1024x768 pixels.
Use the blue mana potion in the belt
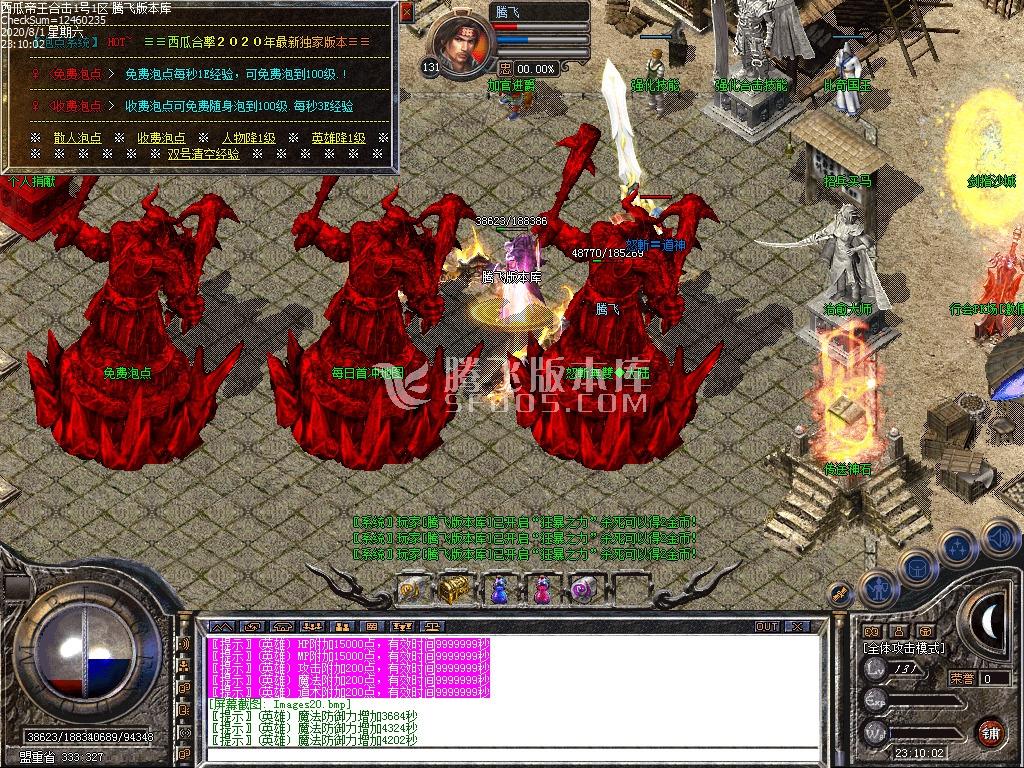pos(497,590)
